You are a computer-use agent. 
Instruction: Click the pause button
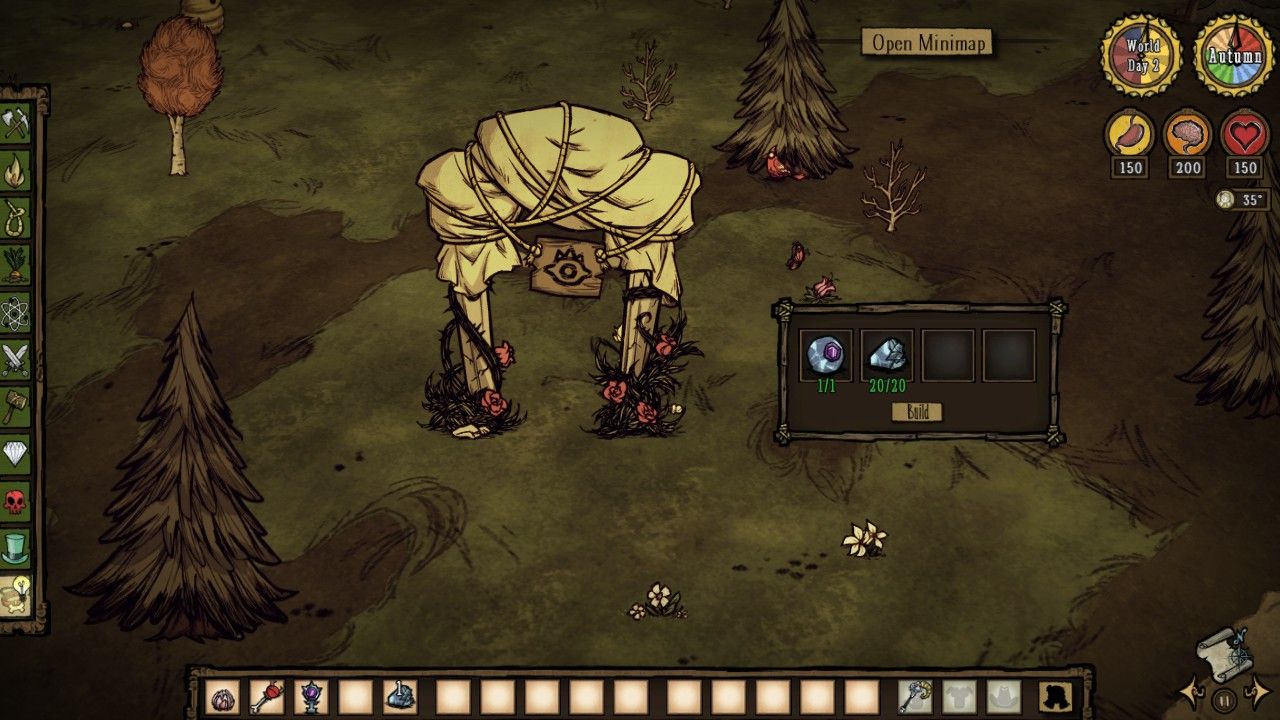(1224, 698)
